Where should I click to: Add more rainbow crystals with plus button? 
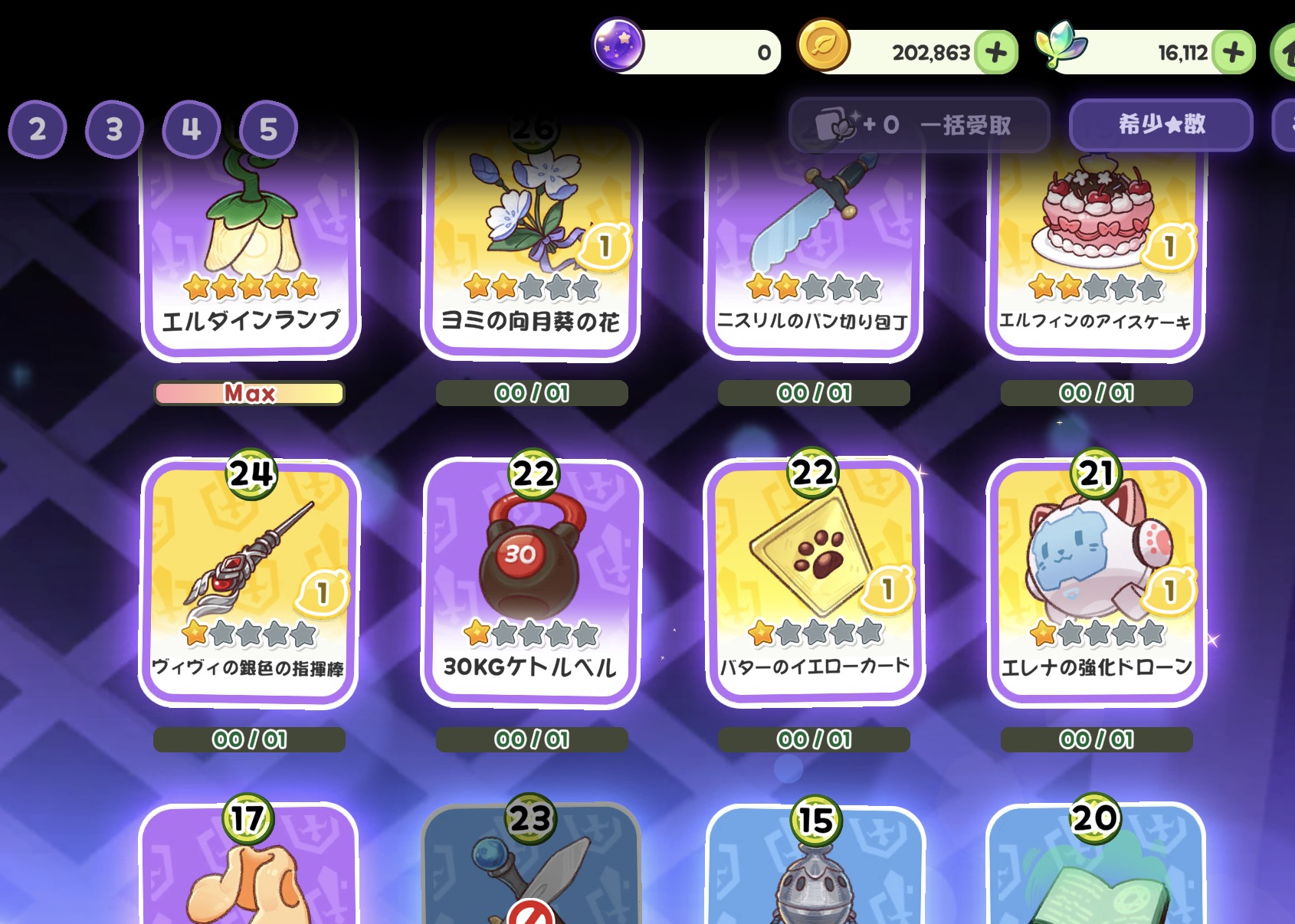pos(1234,52)
